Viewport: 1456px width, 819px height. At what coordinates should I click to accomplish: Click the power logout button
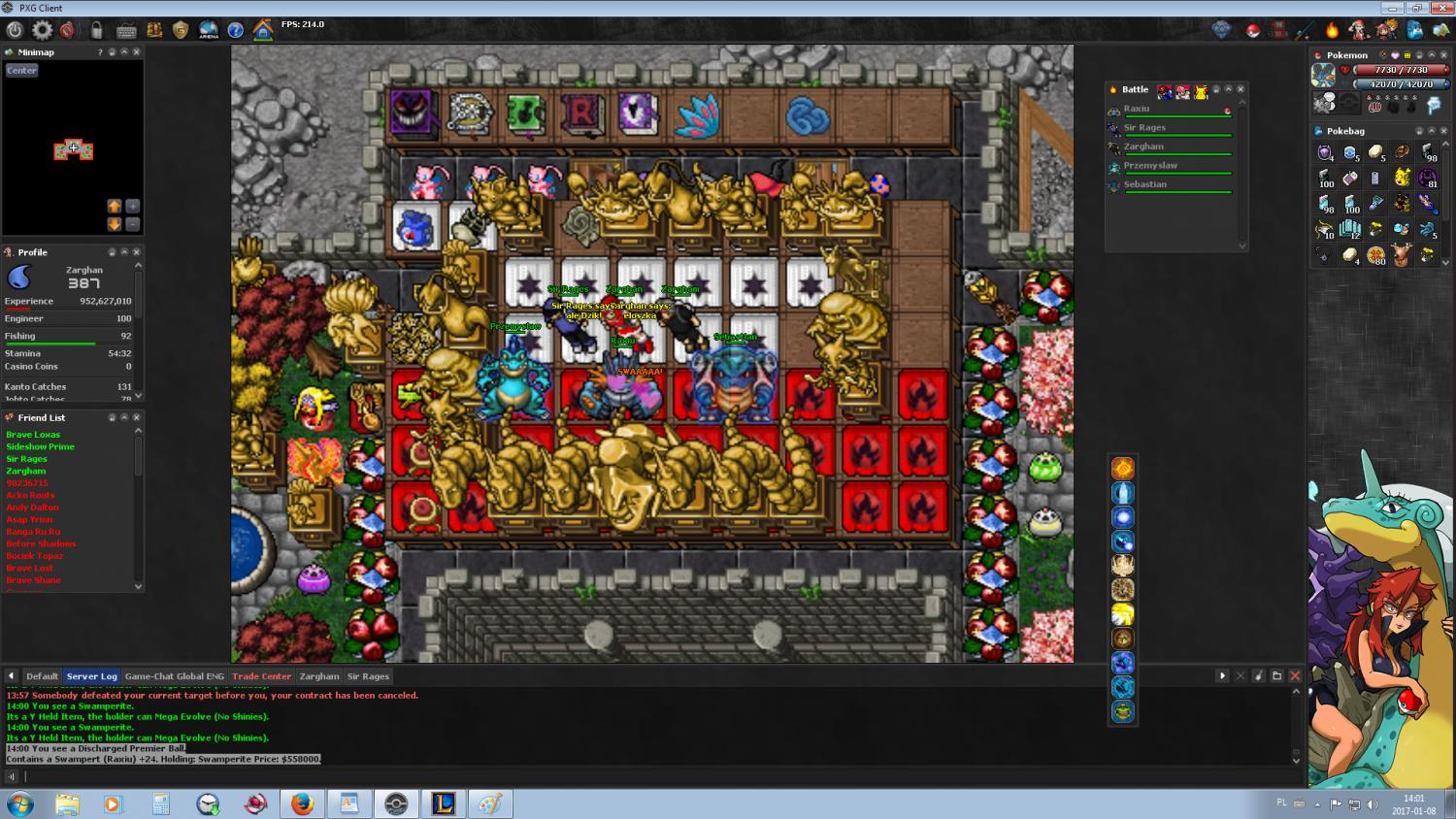[15, 30]
